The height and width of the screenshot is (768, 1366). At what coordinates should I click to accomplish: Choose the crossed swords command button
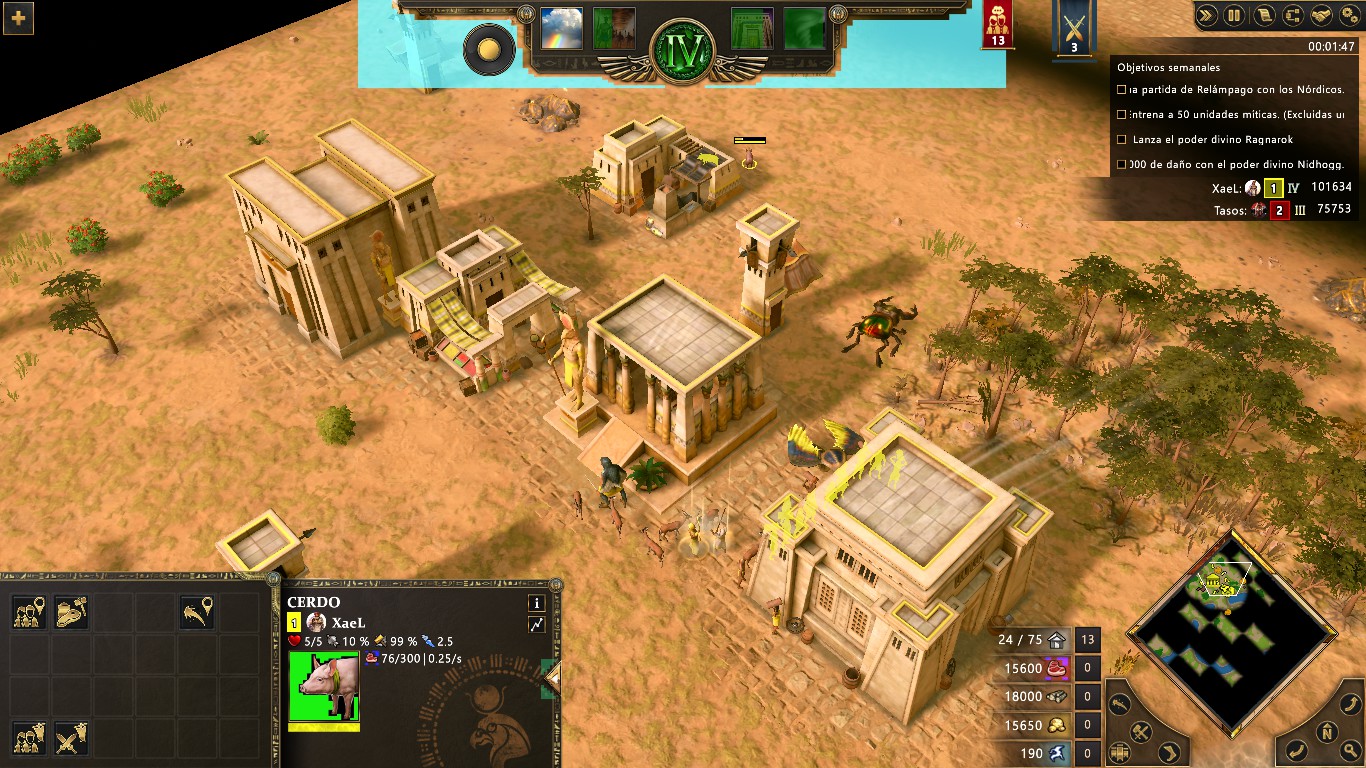71,741
